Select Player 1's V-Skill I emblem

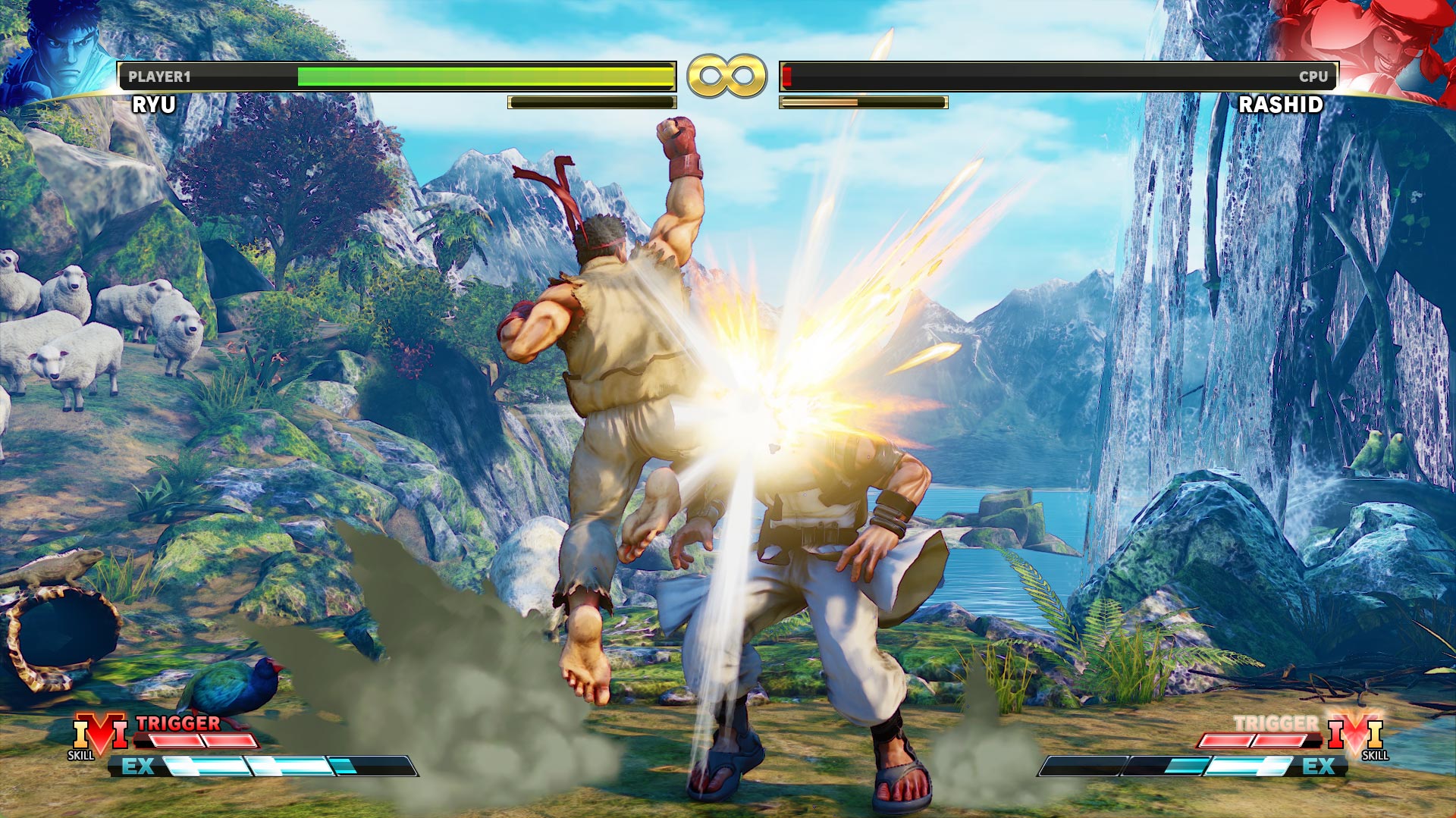pyautogui.click(x=99, y=733)
